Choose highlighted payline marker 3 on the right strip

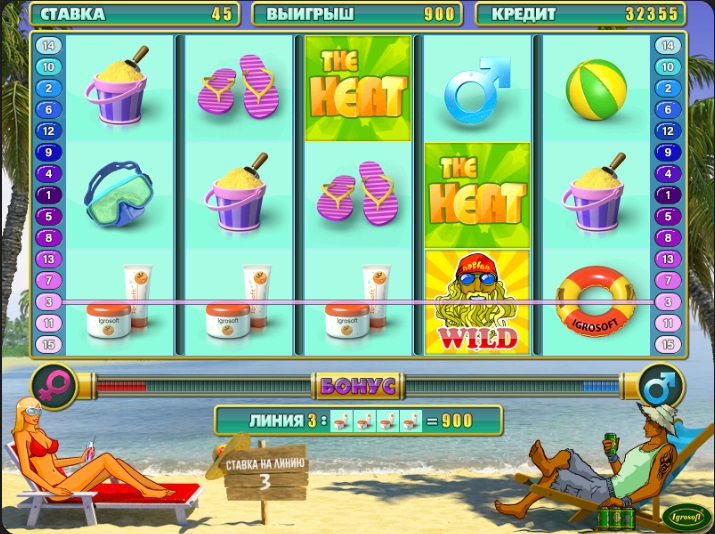click(x=666, y=301)
